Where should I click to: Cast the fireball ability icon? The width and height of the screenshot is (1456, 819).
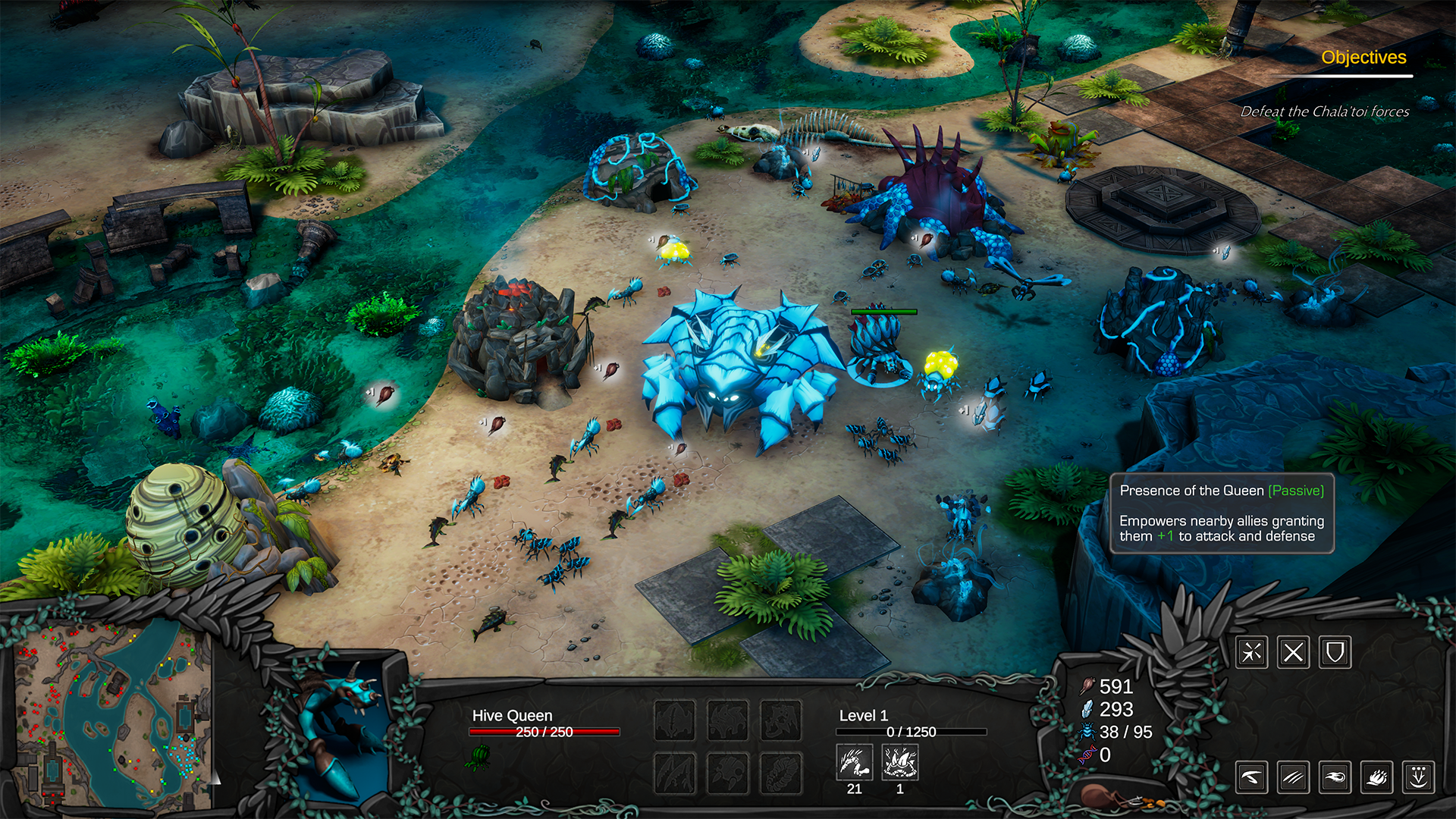coord(1335,777)
